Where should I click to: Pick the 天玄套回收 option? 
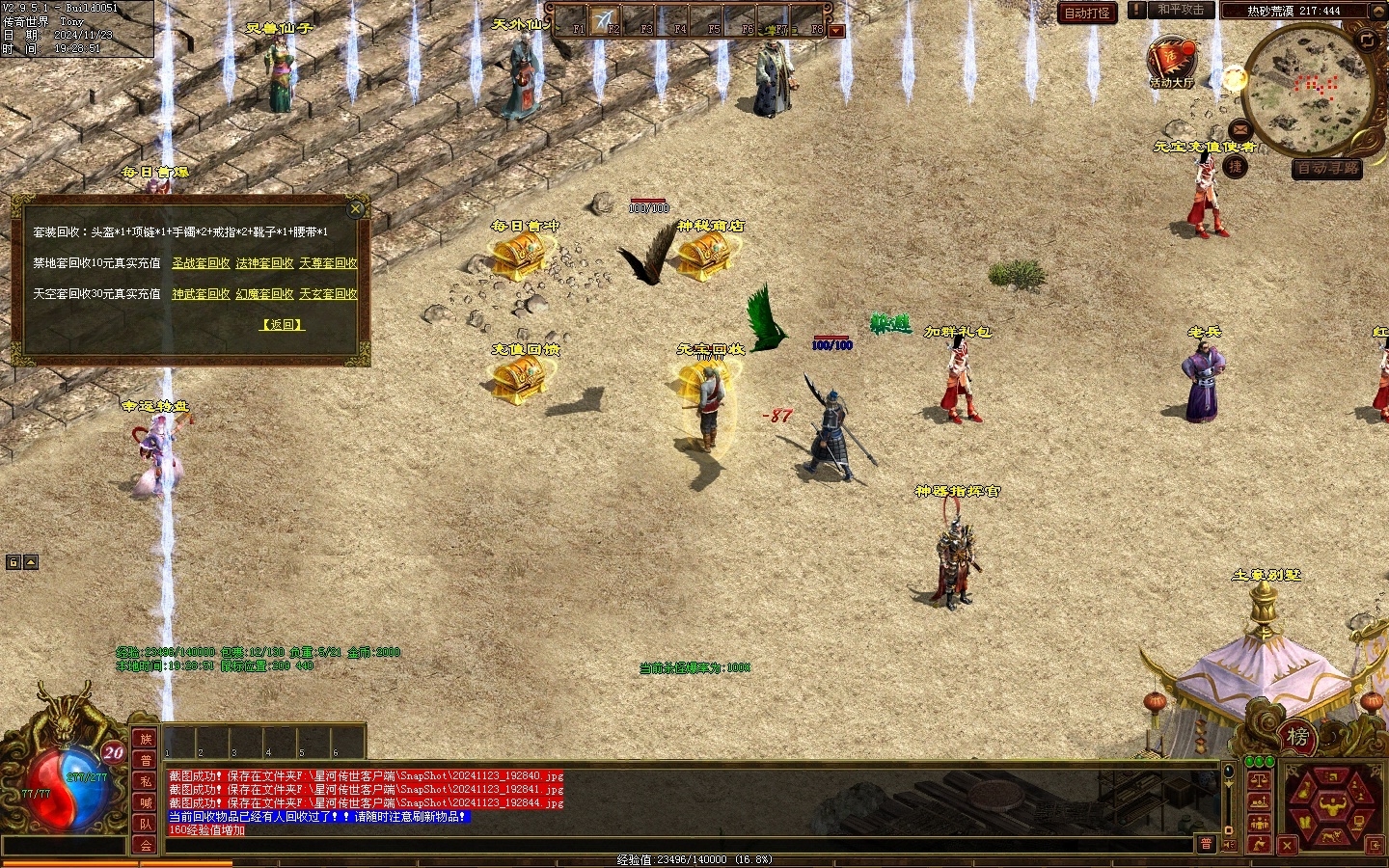[328, 294]
